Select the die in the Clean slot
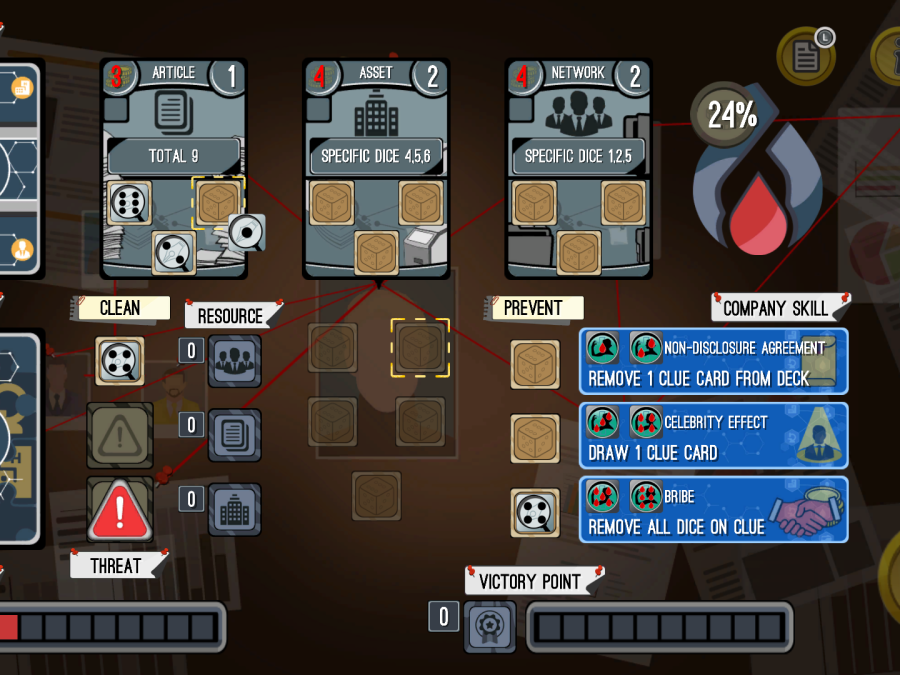The width and height of the screenshot is (900, 675). click(x=120, y=361)
